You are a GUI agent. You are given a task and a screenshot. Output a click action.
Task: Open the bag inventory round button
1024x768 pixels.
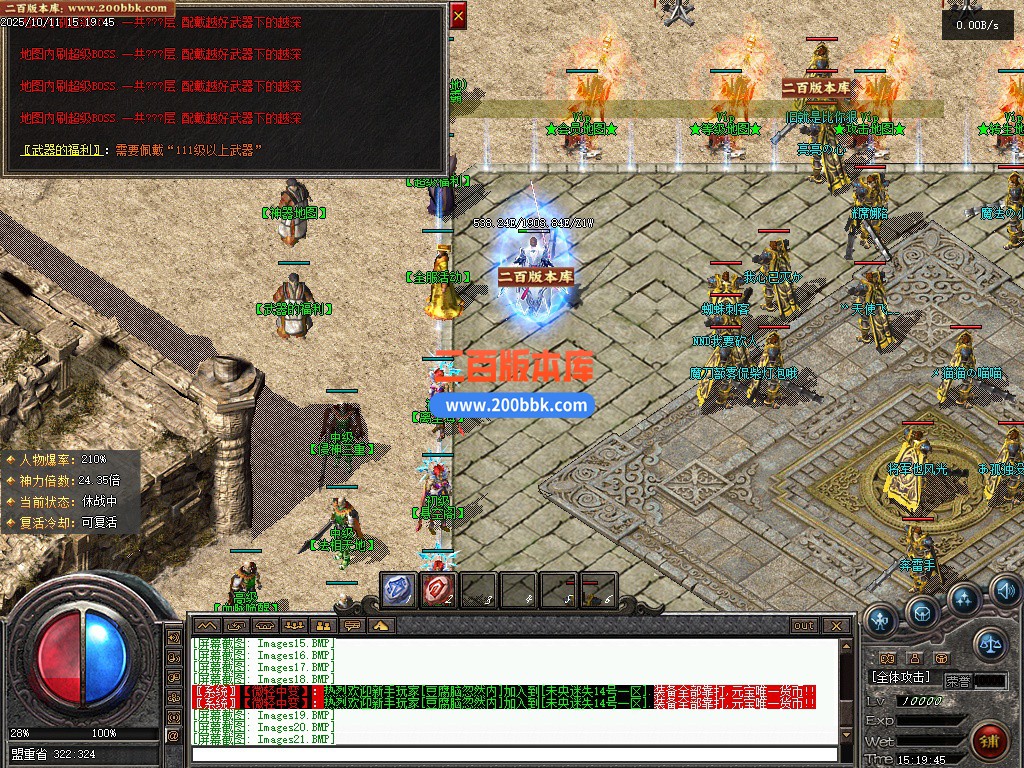point(922,610)
